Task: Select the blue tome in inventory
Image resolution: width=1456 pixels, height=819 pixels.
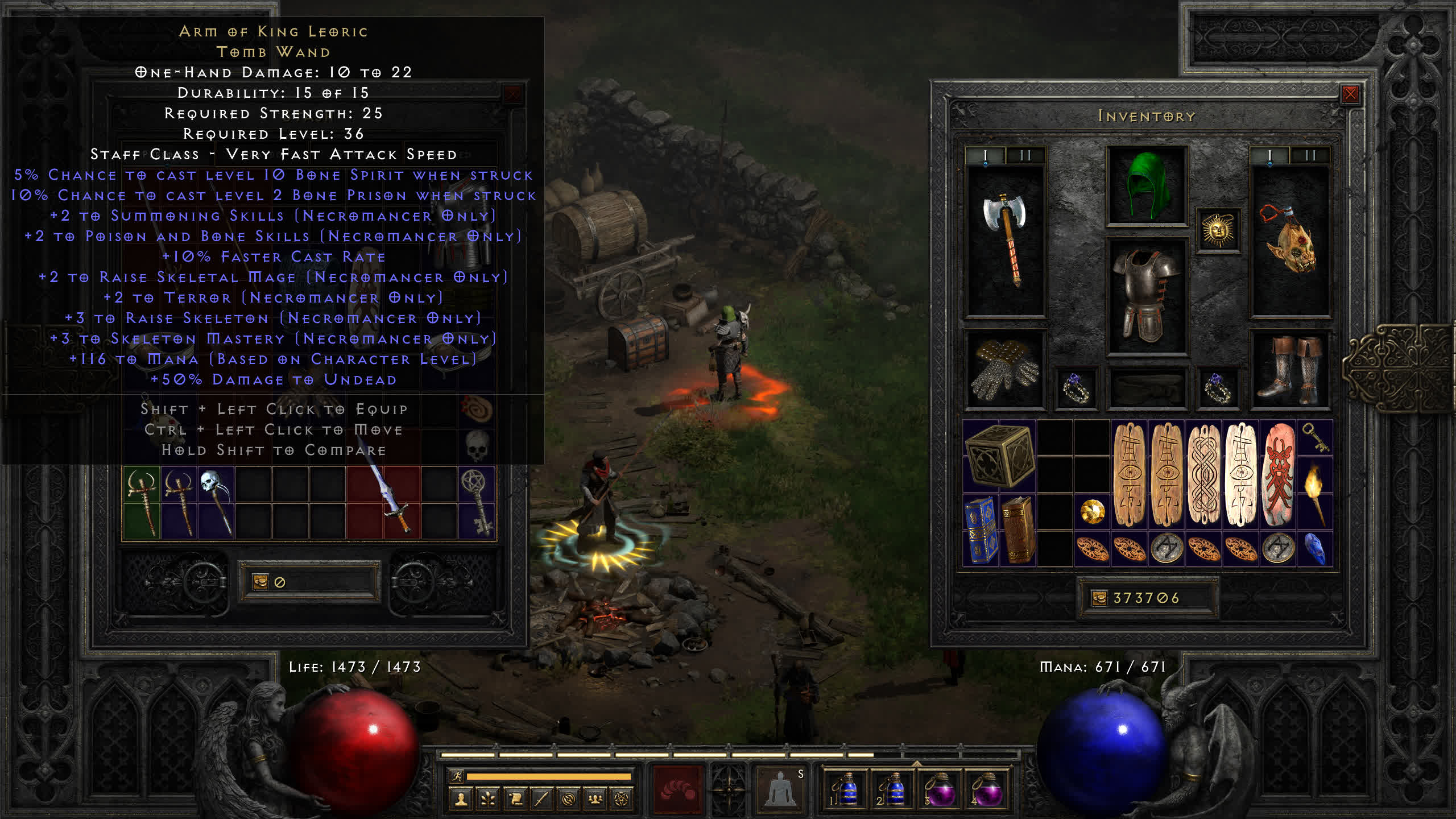Action: point(981,530)
